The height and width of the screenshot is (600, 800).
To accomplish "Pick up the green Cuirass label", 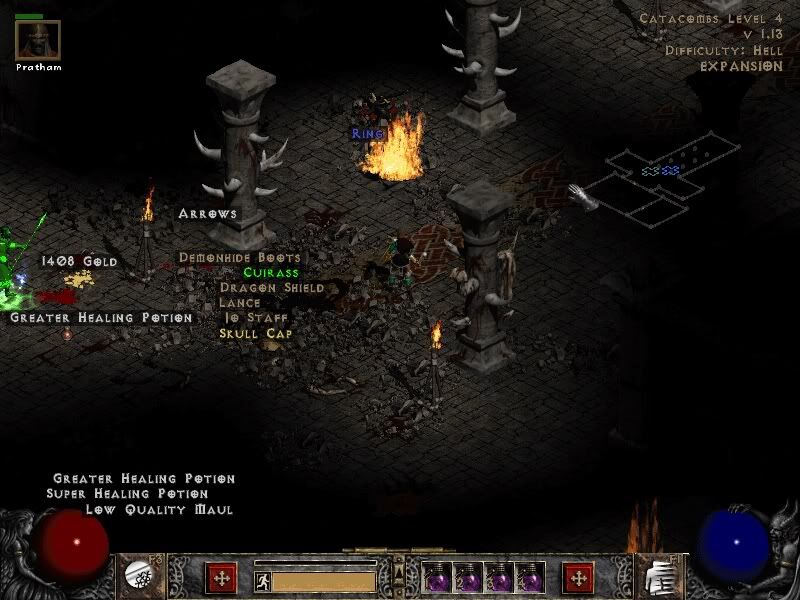I will (271, 272).
